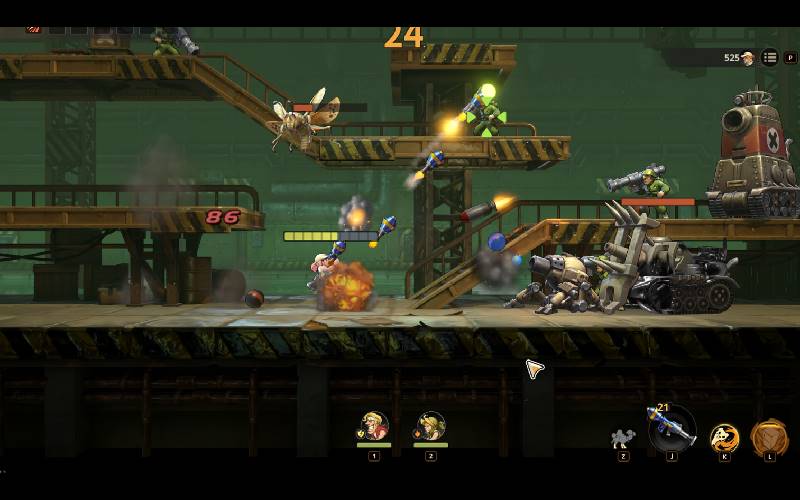Switch to the green-cap character portrait

[x=431, y=427]
